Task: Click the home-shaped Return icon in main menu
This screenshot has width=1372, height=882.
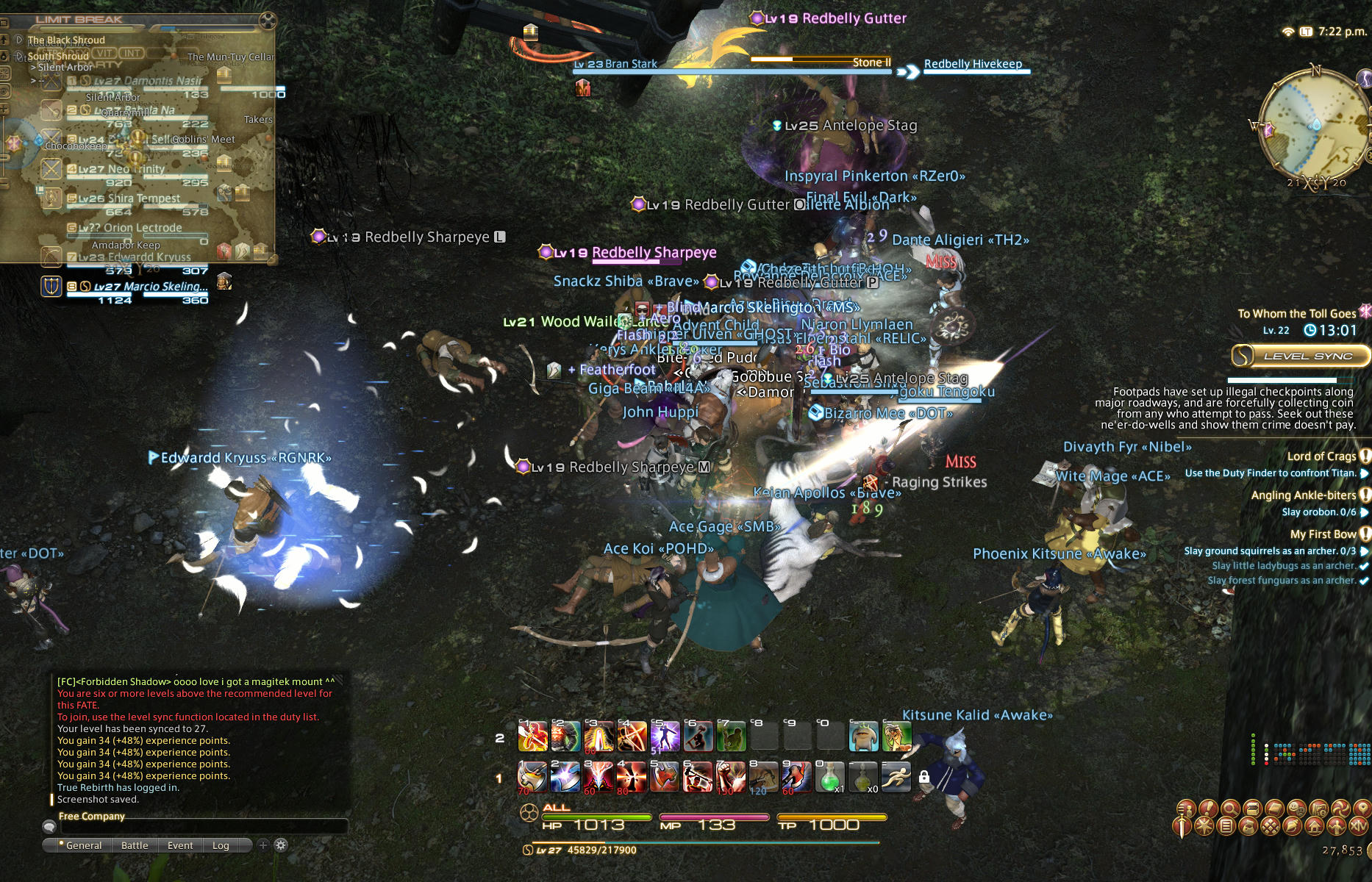Action: coord(1315,826)
